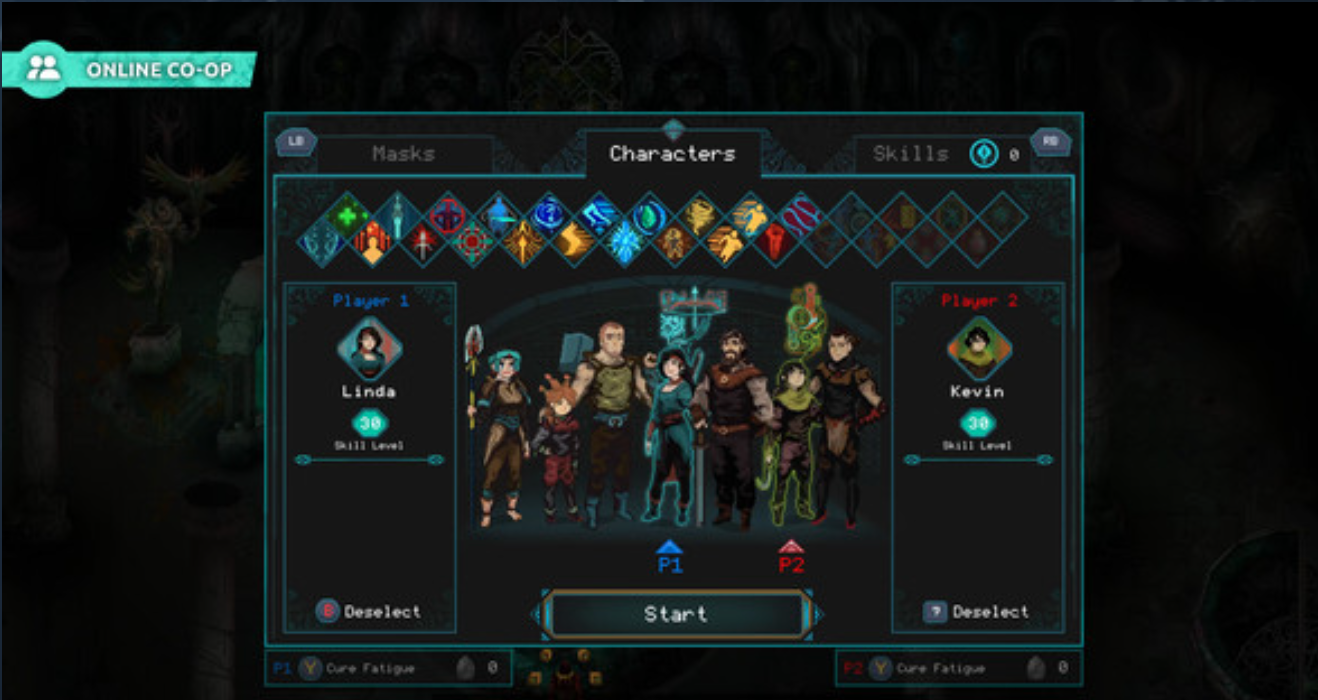This screenshot has height=700, width=1318.
Task: Click Linda's portrait in Player 1 panel
Action: point(369,348)
